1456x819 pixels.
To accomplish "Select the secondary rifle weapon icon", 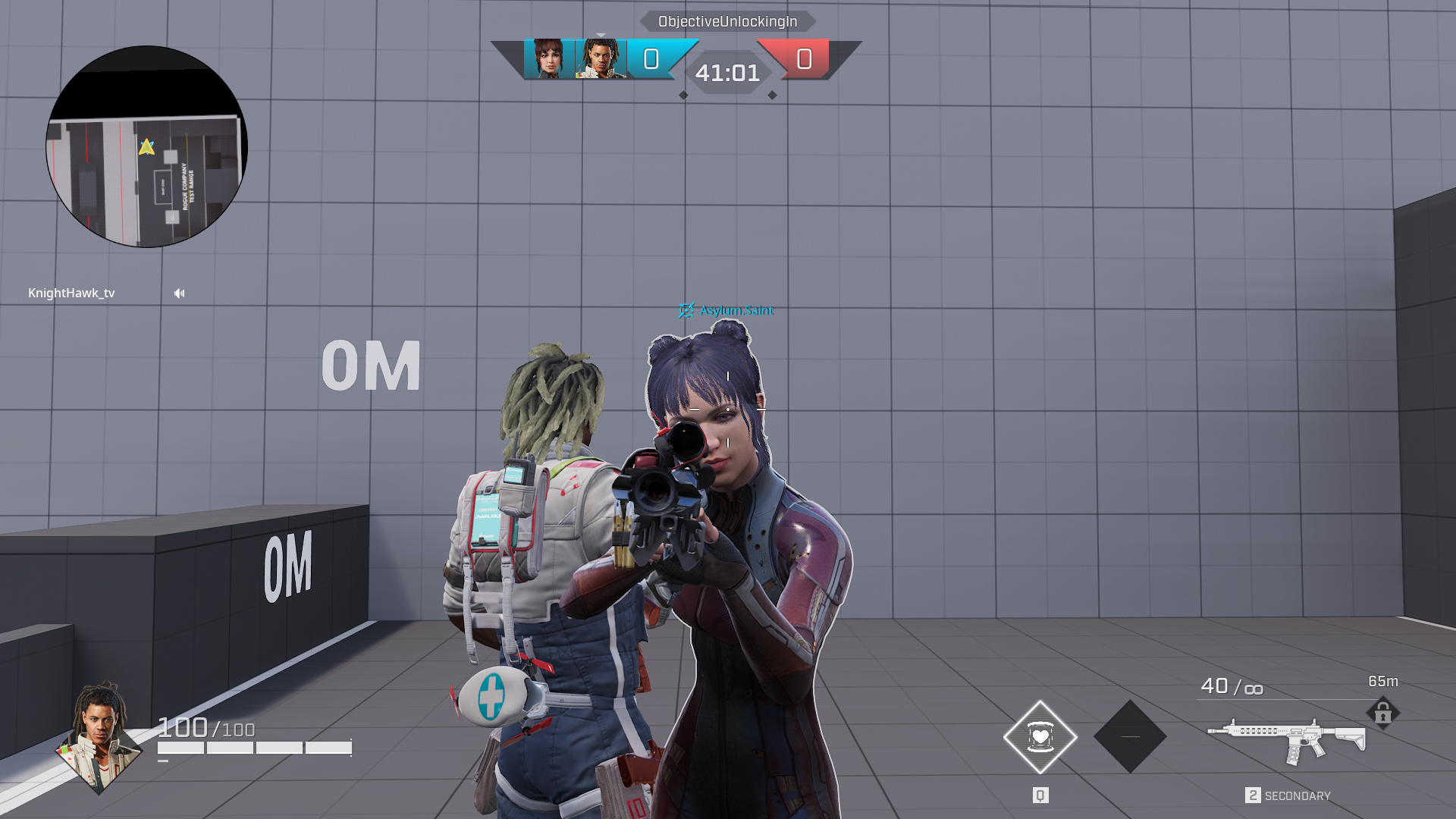I will tap(1286, 741).
